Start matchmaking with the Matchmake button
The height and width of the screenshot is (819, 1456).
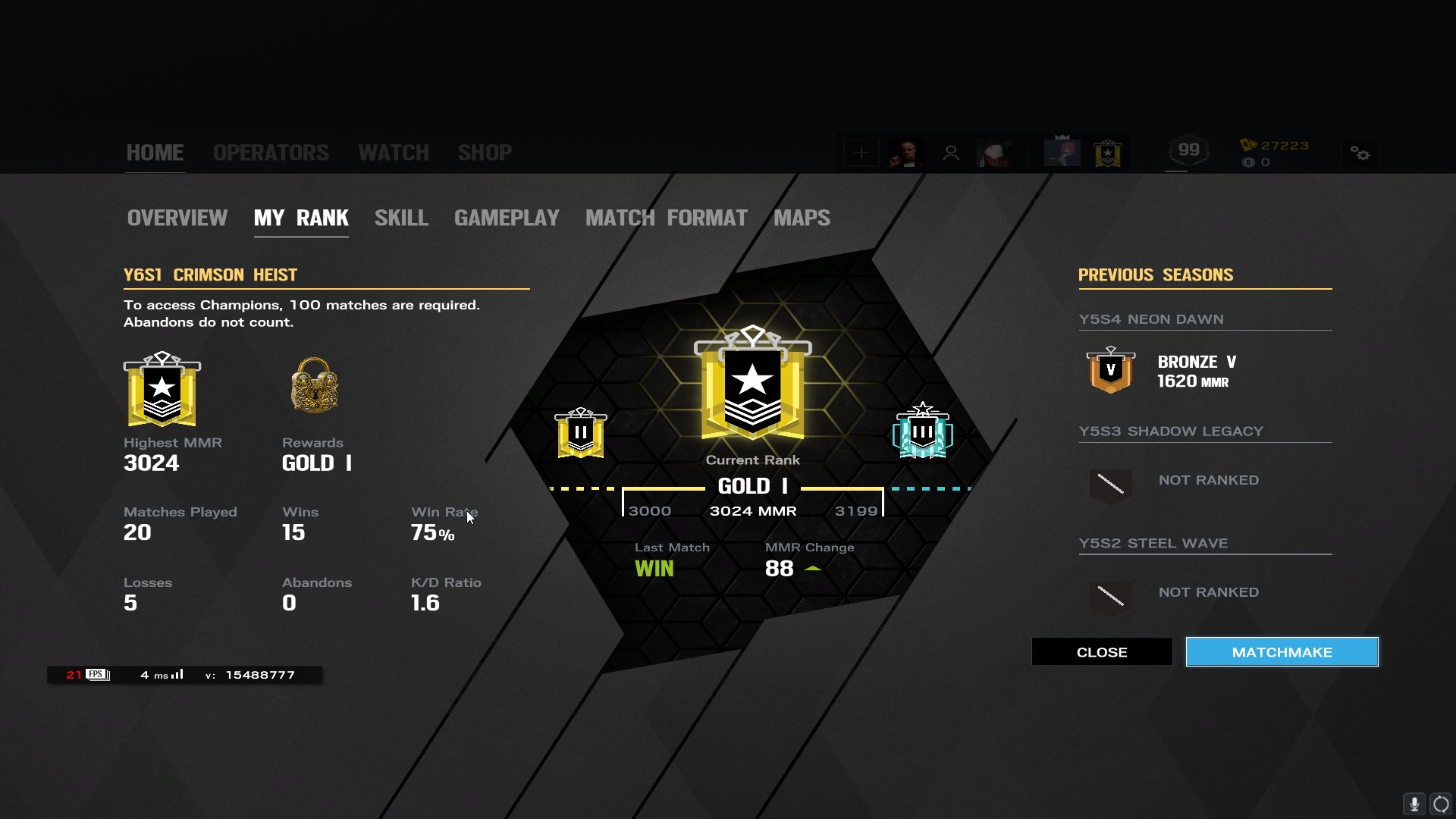coord(1282,652)
